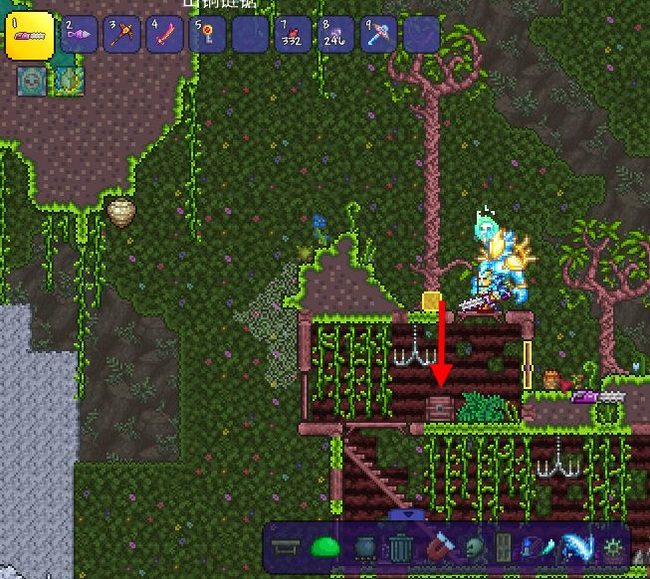Click the skull buff icon
Viewport: 650px width, 579px height.
point(32,80)
